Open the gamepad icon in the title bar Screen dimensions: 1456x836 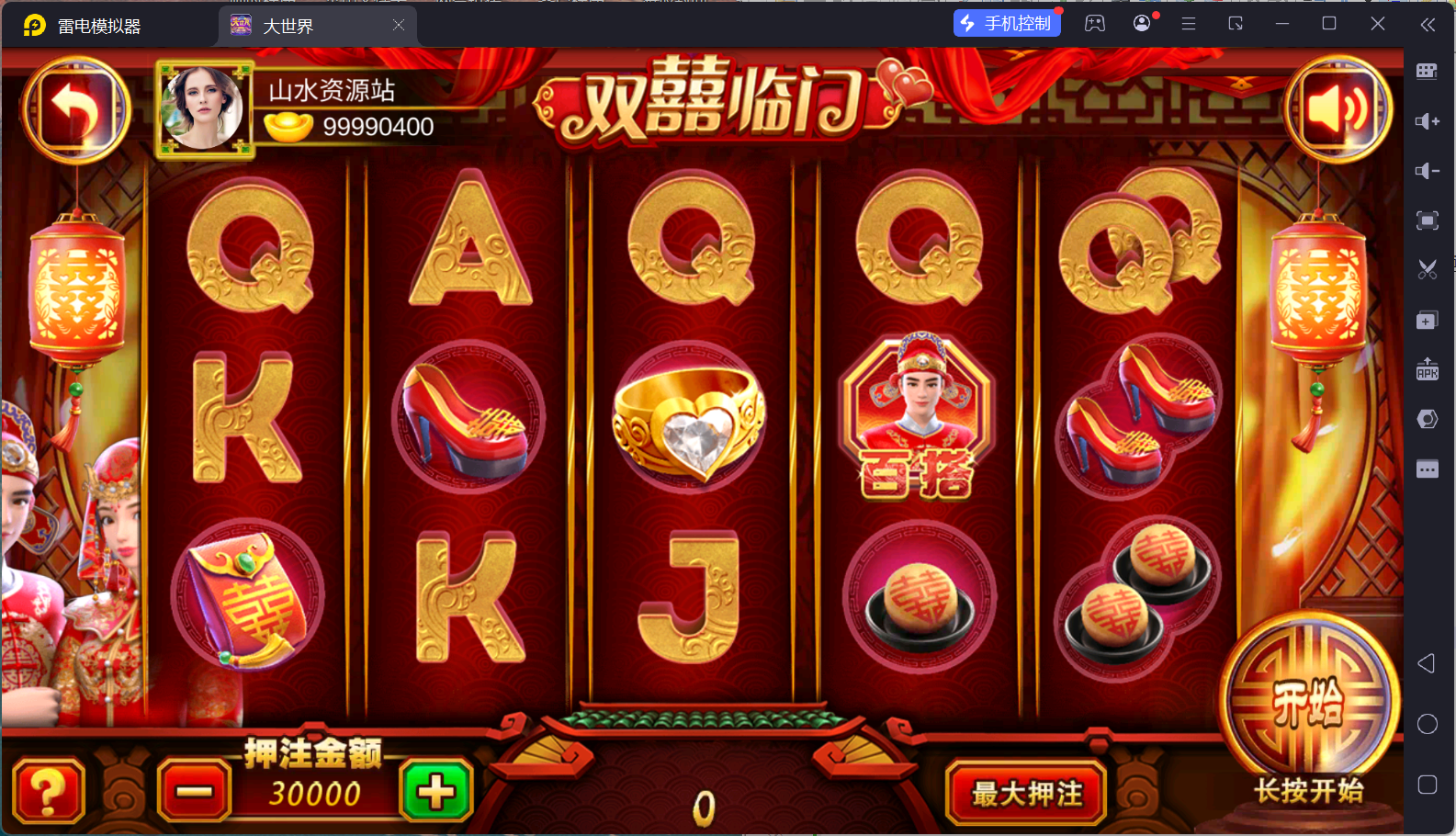tap(1094, 22)
